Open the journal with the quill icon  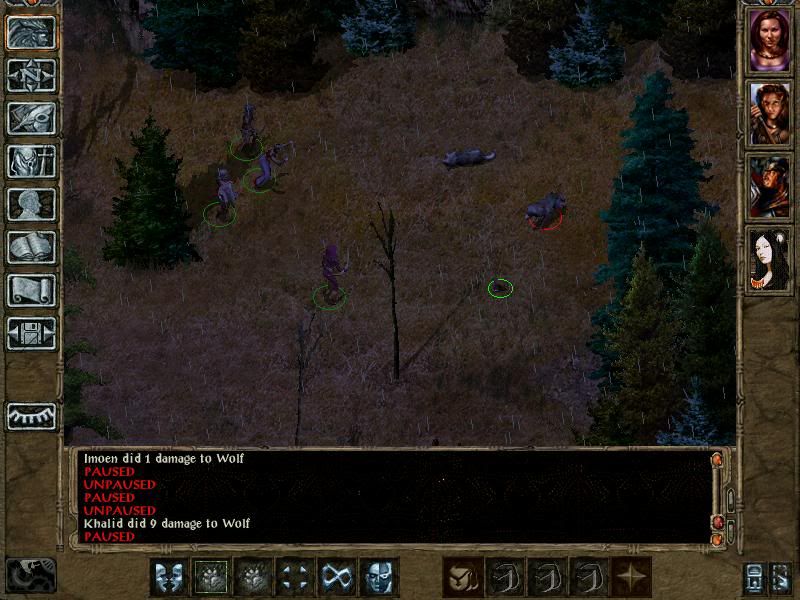[x=31, y=118]
